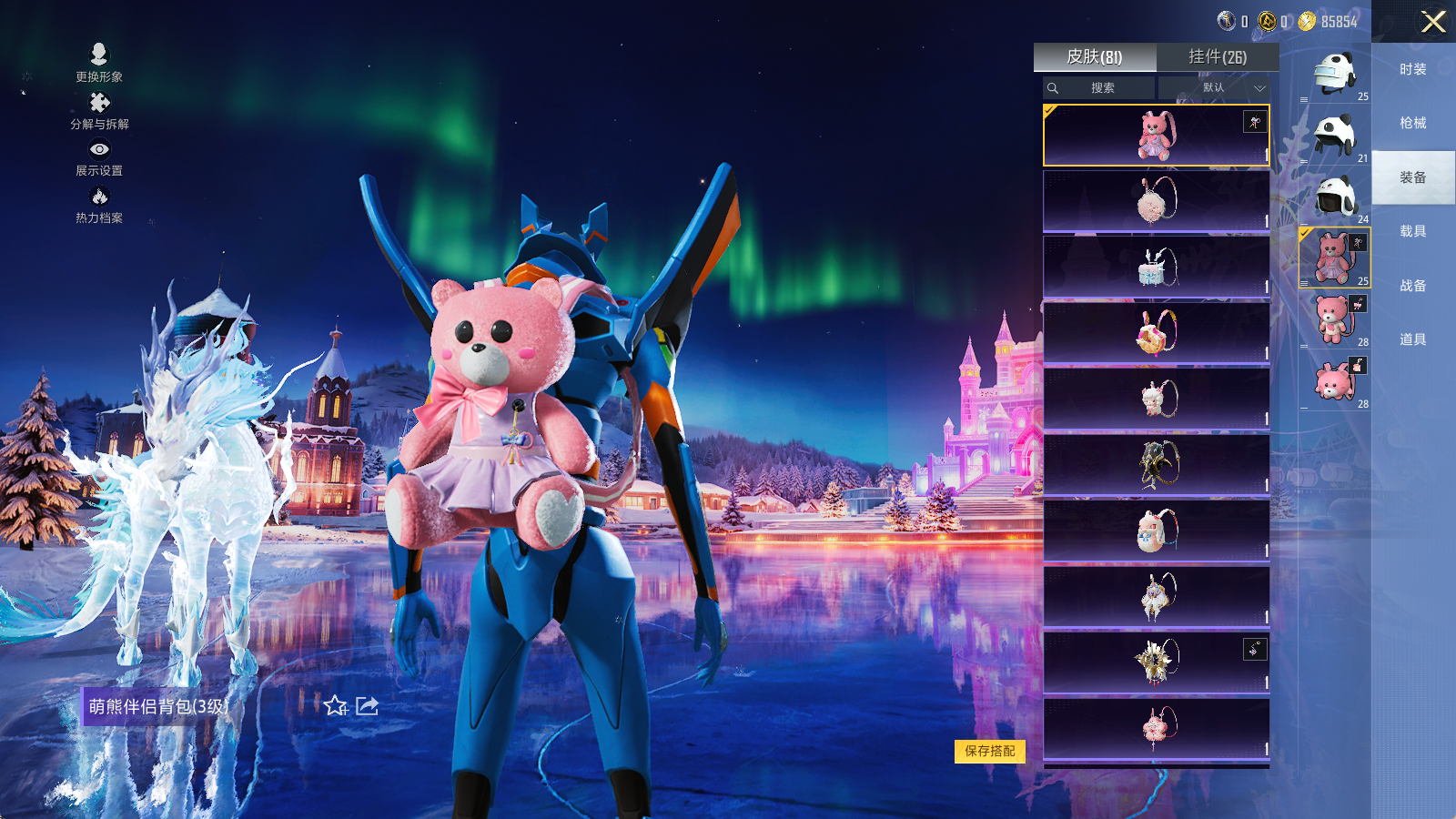Open 更换形象 change appearance
The width and height of the screenshot is (1456, 819).
coord(99,63)
